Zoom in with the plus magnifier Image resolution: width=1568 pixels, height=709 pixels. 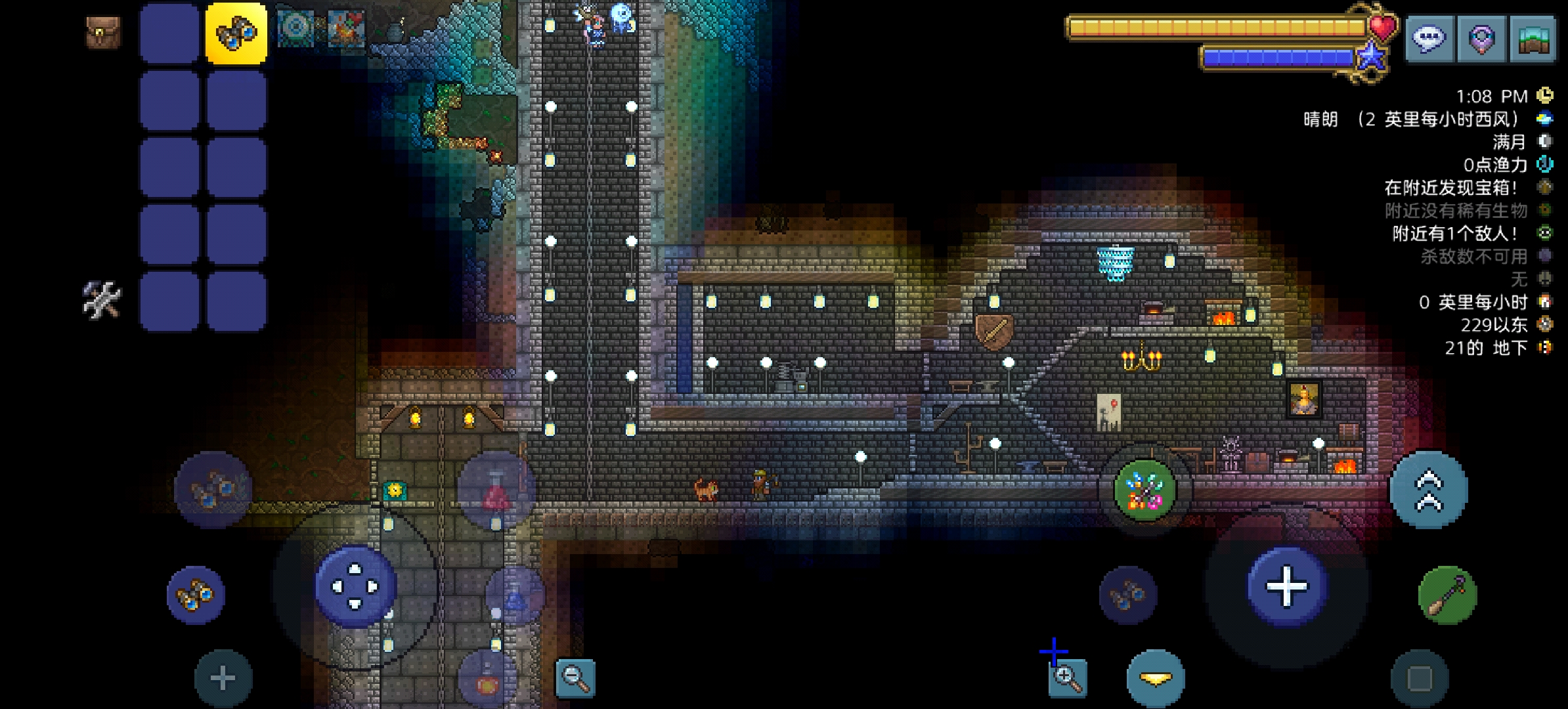coord(1067,677)
